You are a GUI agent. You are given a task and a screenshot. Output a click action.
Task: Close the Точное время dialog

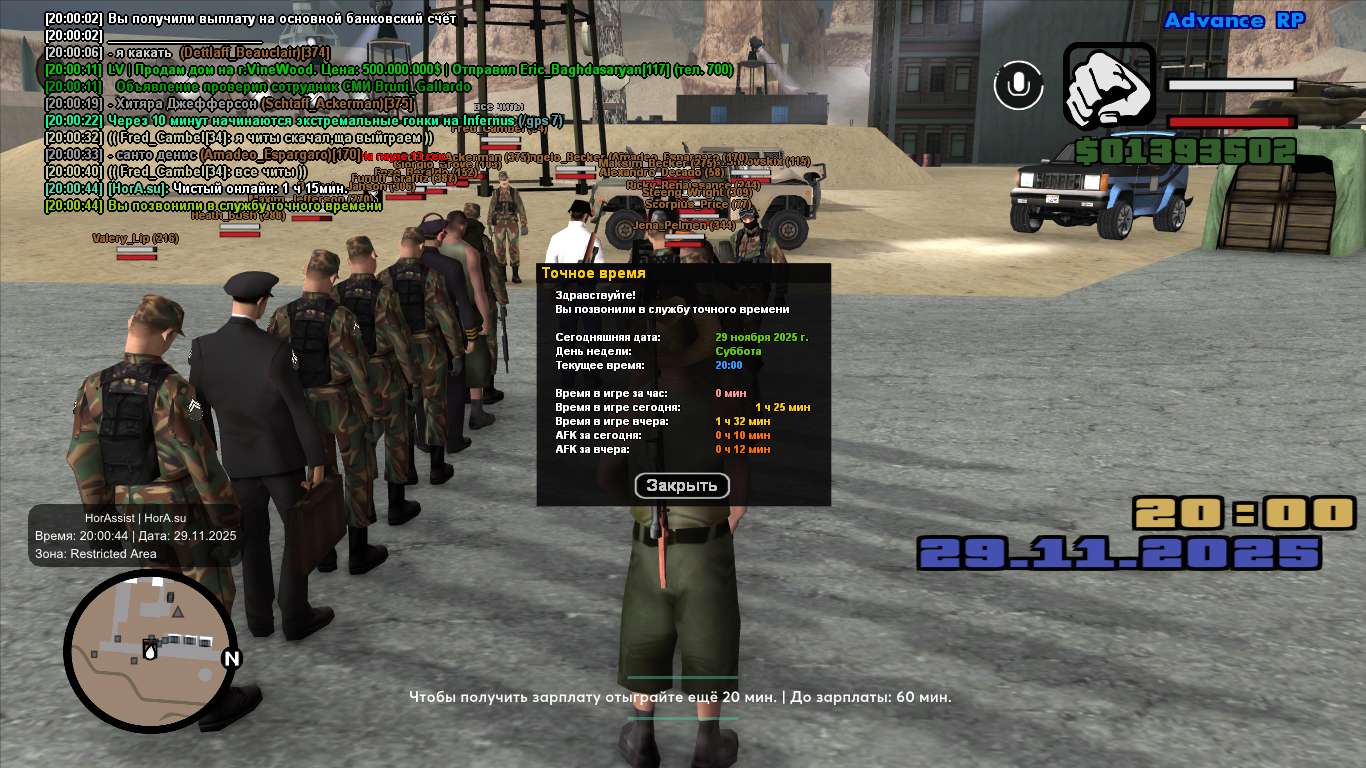[682, 486]
